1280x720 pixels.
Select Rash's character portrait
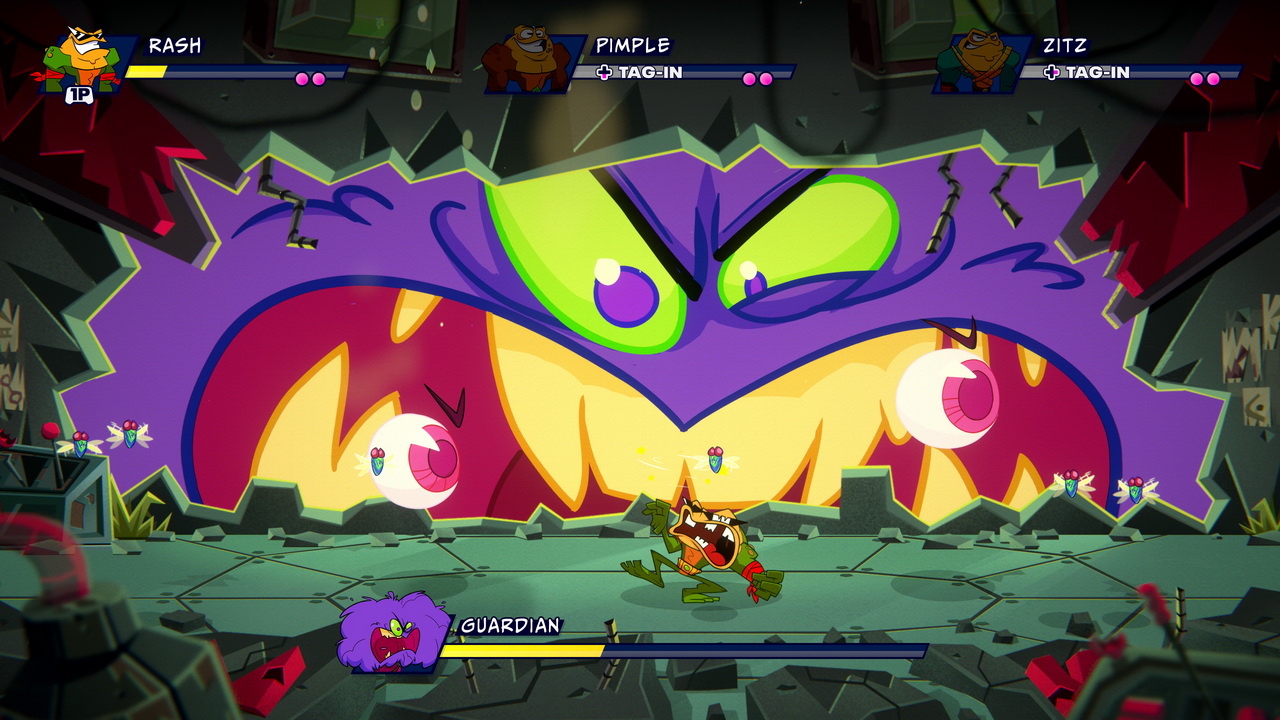tap(84, 62)
